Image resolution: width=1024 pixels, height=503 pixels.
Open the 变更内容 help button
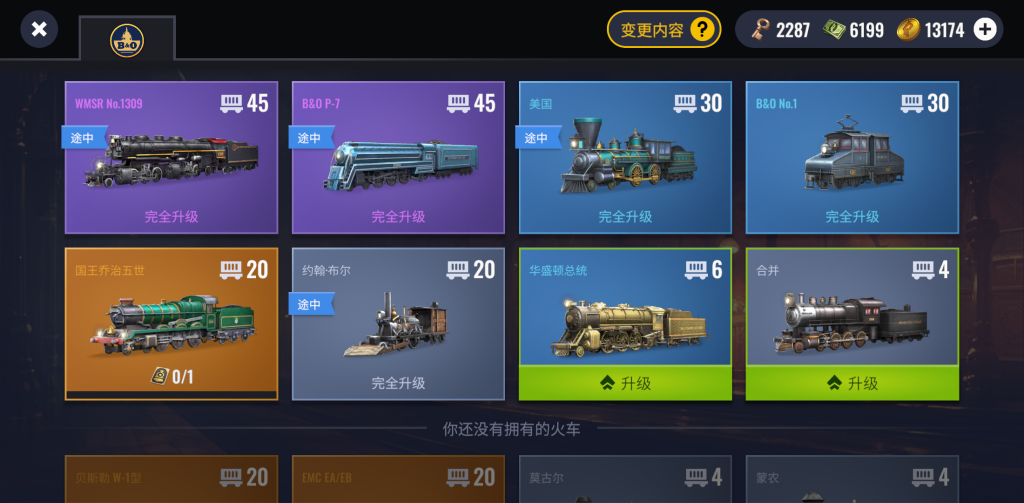664,29
